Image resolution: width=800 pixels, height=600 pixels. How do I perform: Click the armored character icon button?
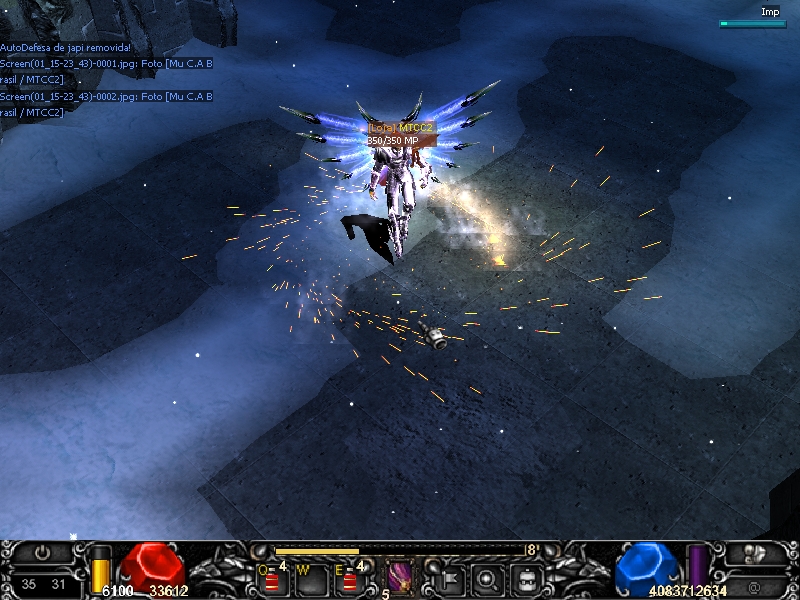point(756,553)
